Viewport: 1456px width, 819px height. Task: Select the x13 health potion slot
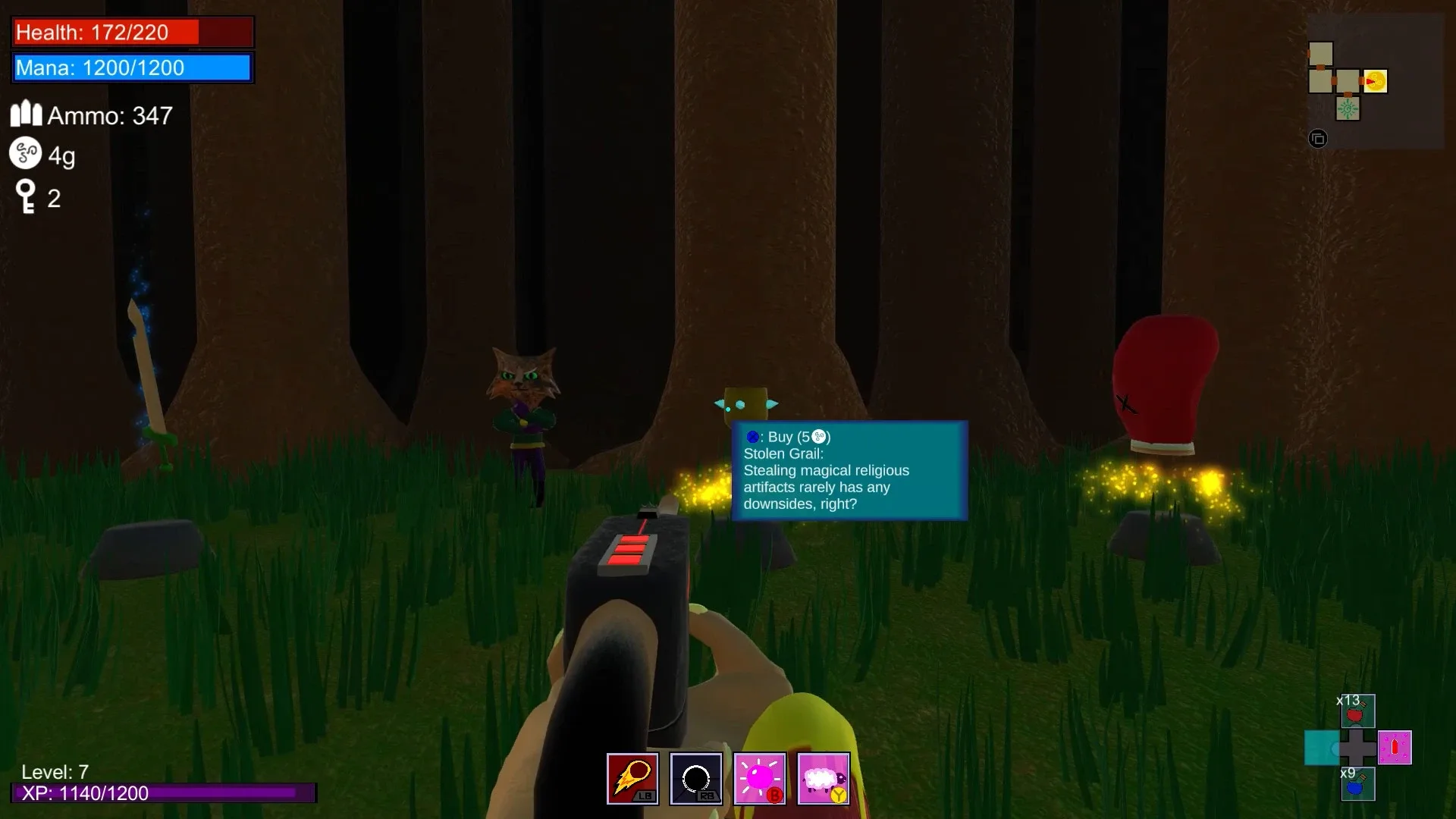(x=1357, y=711)
